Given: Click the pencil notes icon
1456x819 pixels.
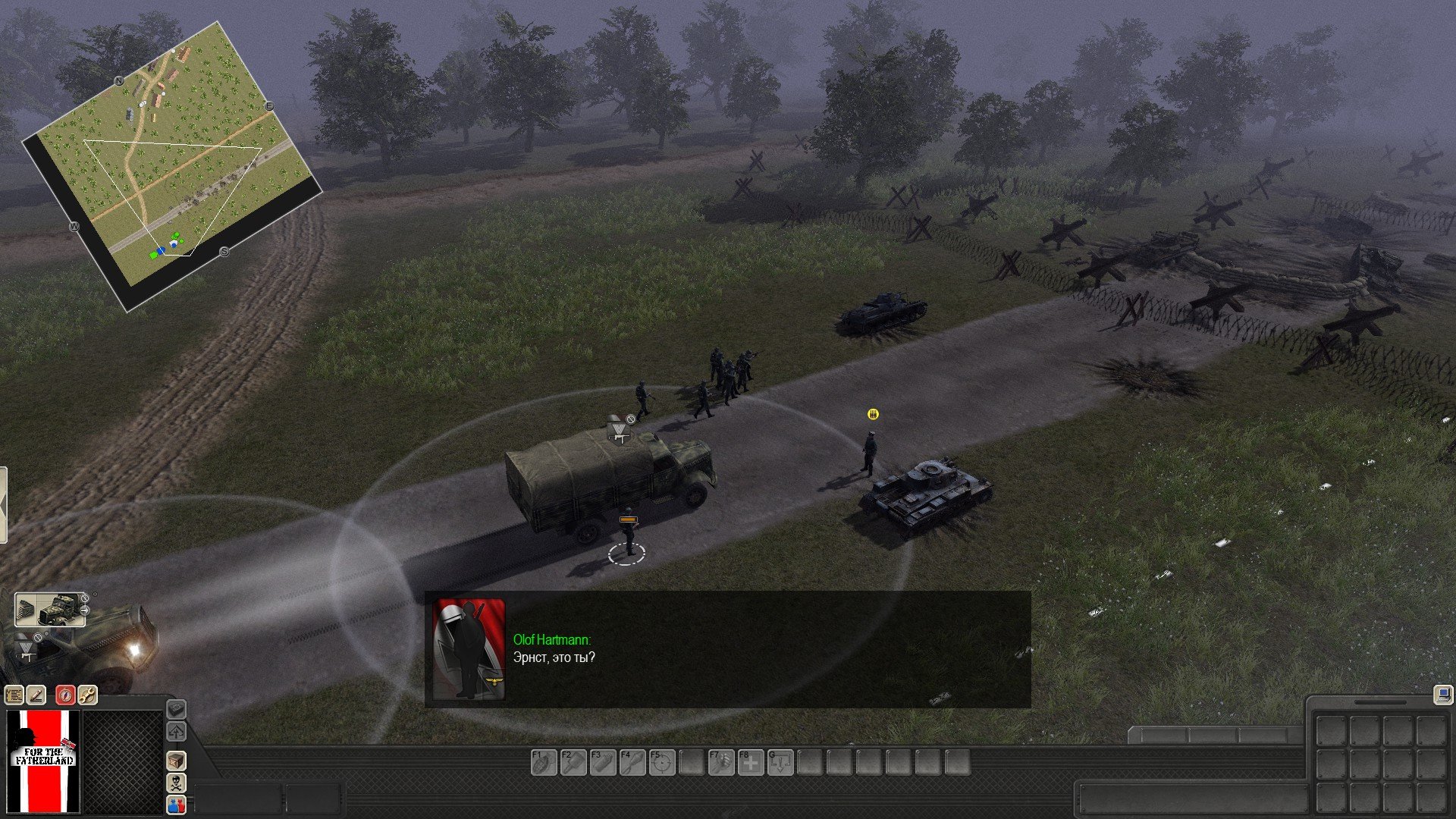Looking at the screenshot, I should (x=36, y=695).
